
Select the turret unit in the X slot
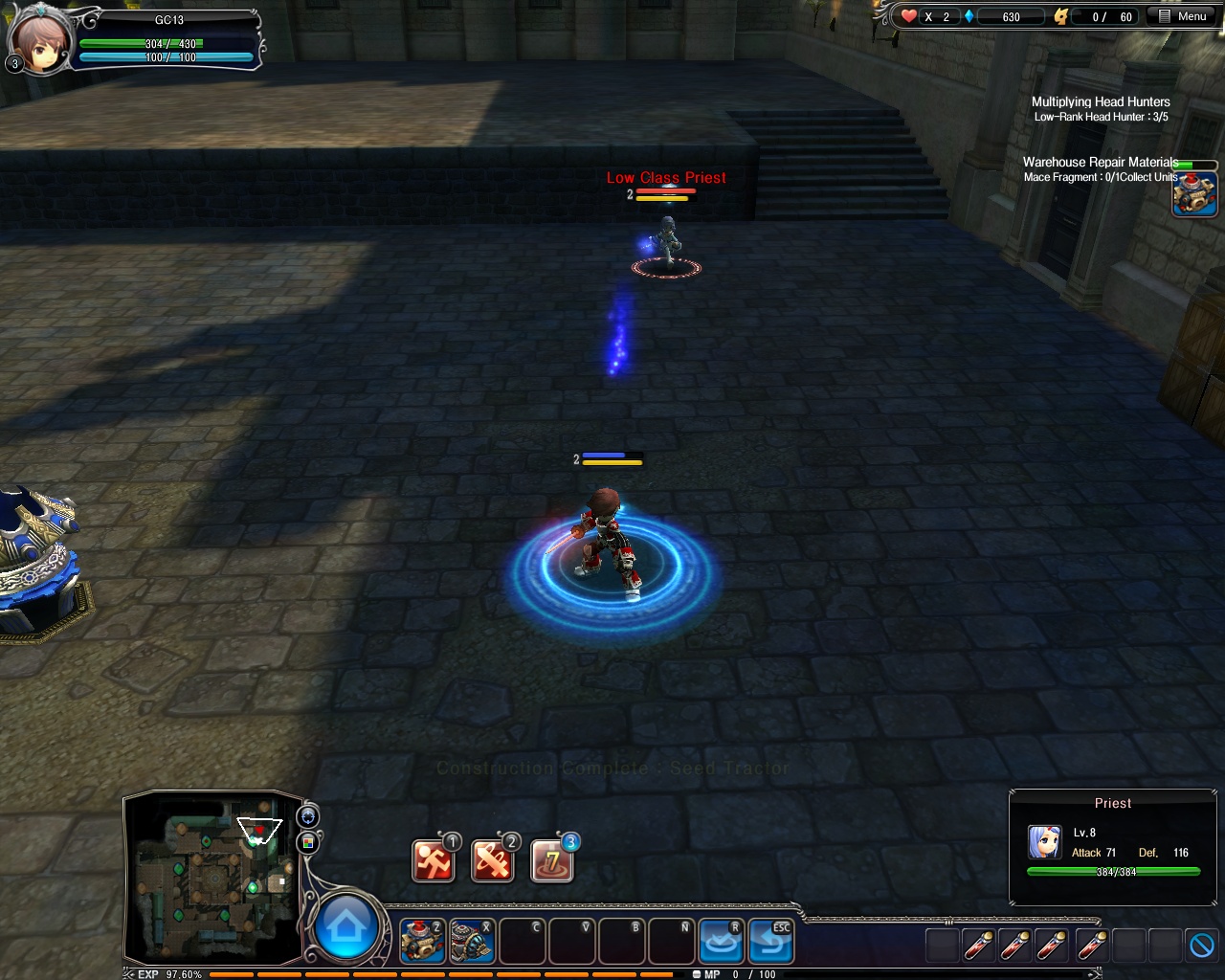pyautogui.click(x=472, y=942)
